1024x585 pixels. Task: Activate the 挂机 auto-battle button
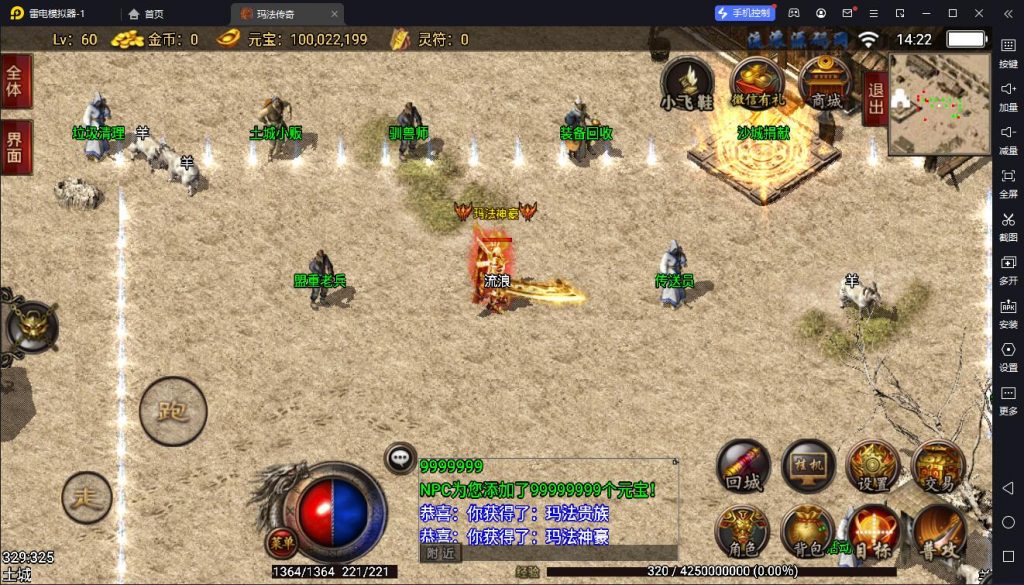point(808,468)
